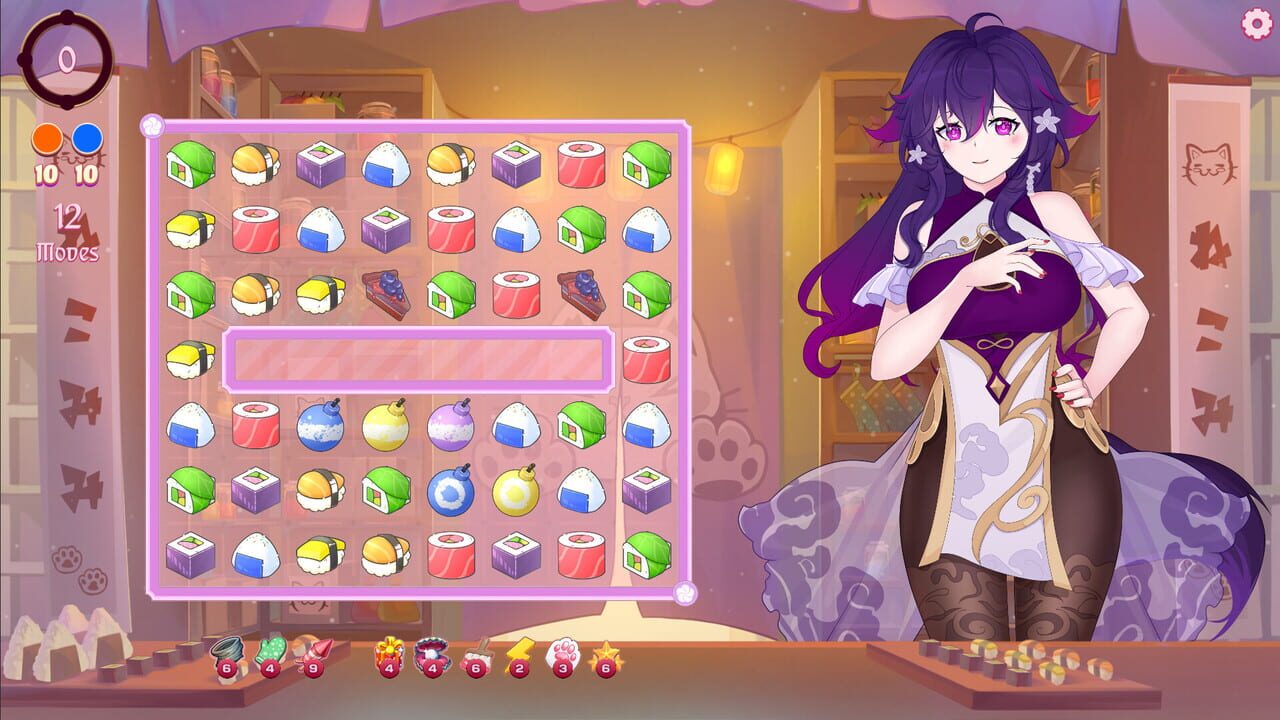Viewport: 1280px width, 720px height.
Task: Select the green mitten power-up
Action: tap(270, 650)
